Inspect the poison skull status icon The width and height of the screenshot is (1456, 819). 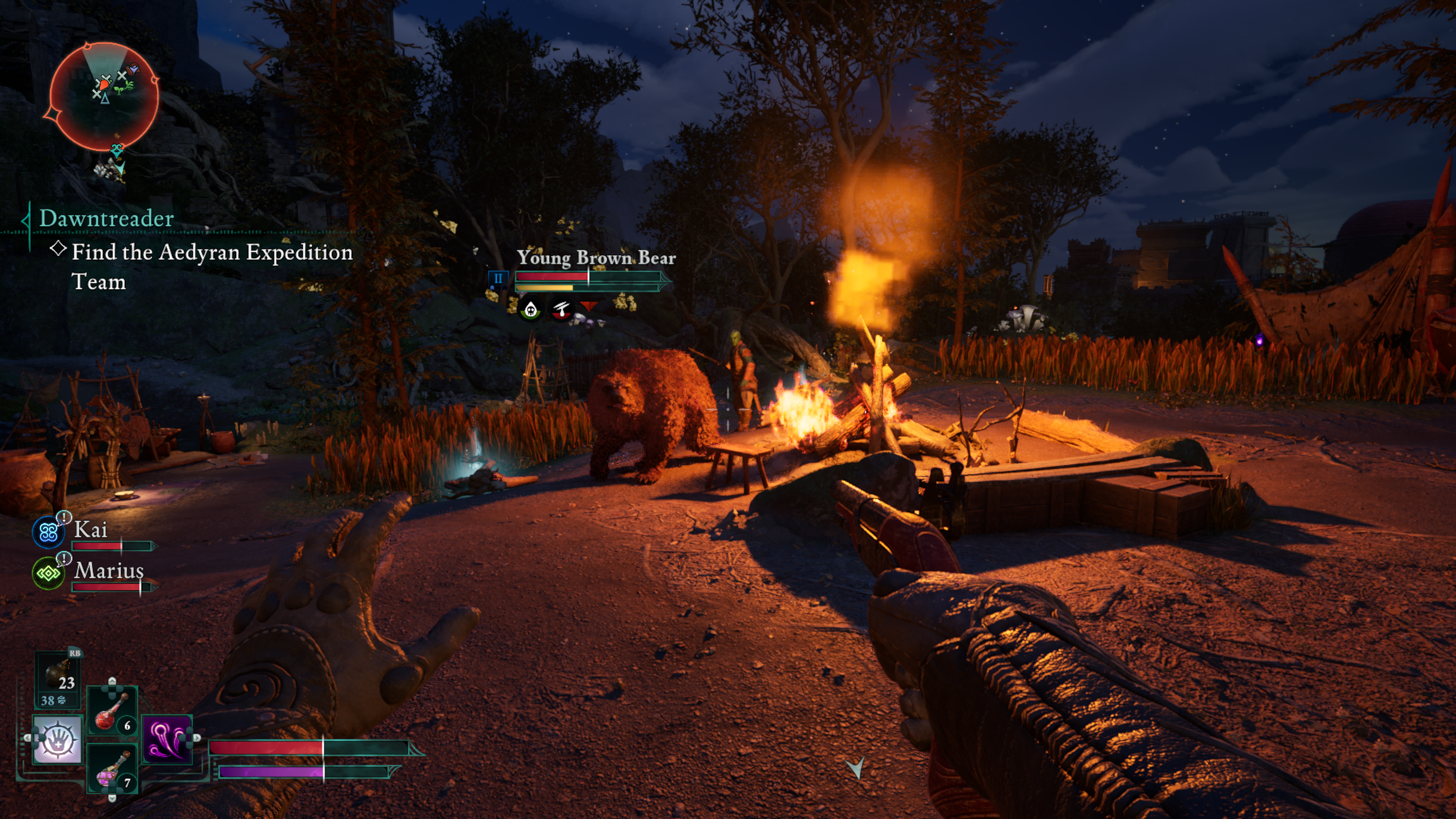point(531,309)
